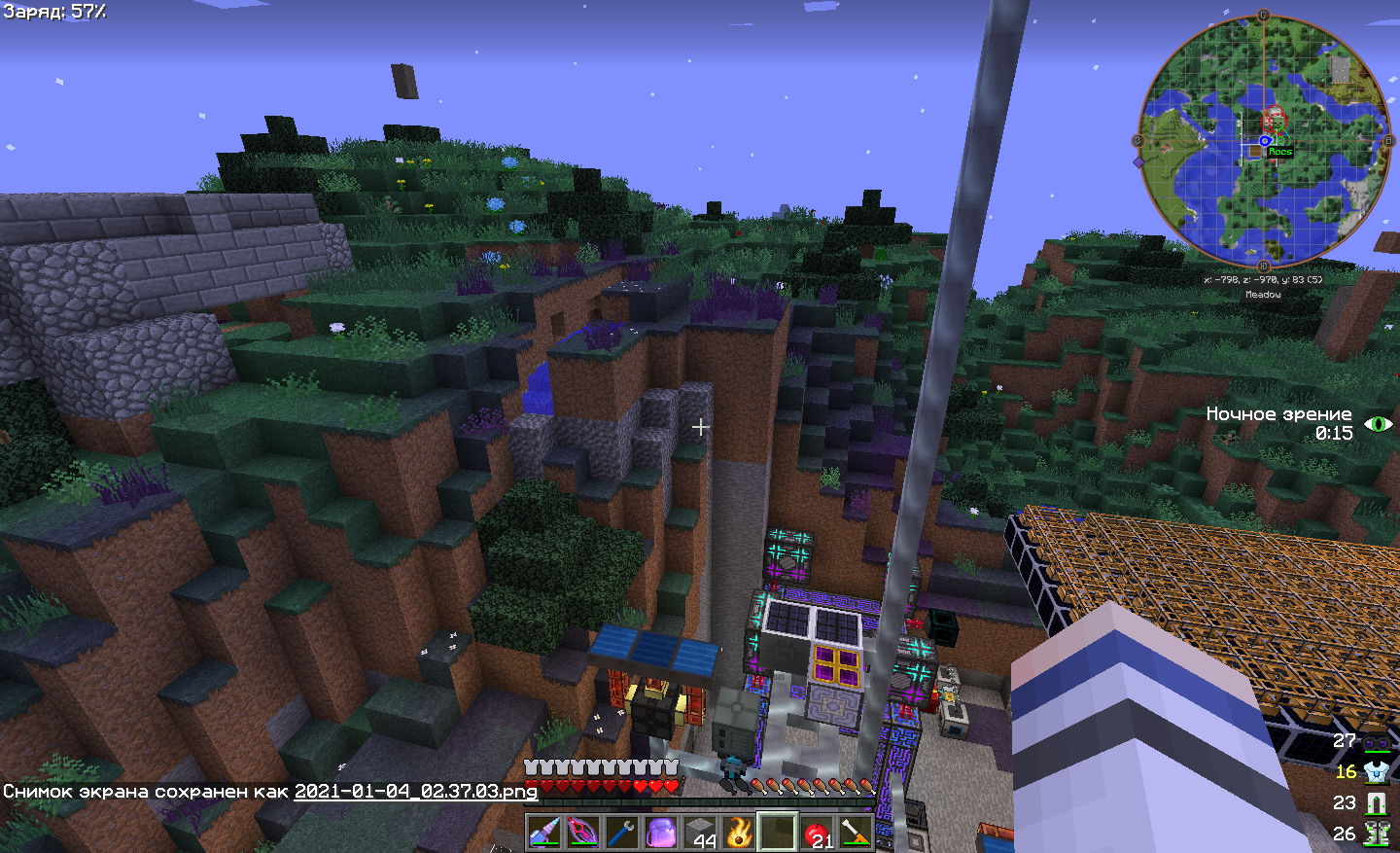The width and height of the screenshot is (1400, 853).
Task: Click the green 'Rocs' player marker on minimap
Action: [x=1280, y=152]
